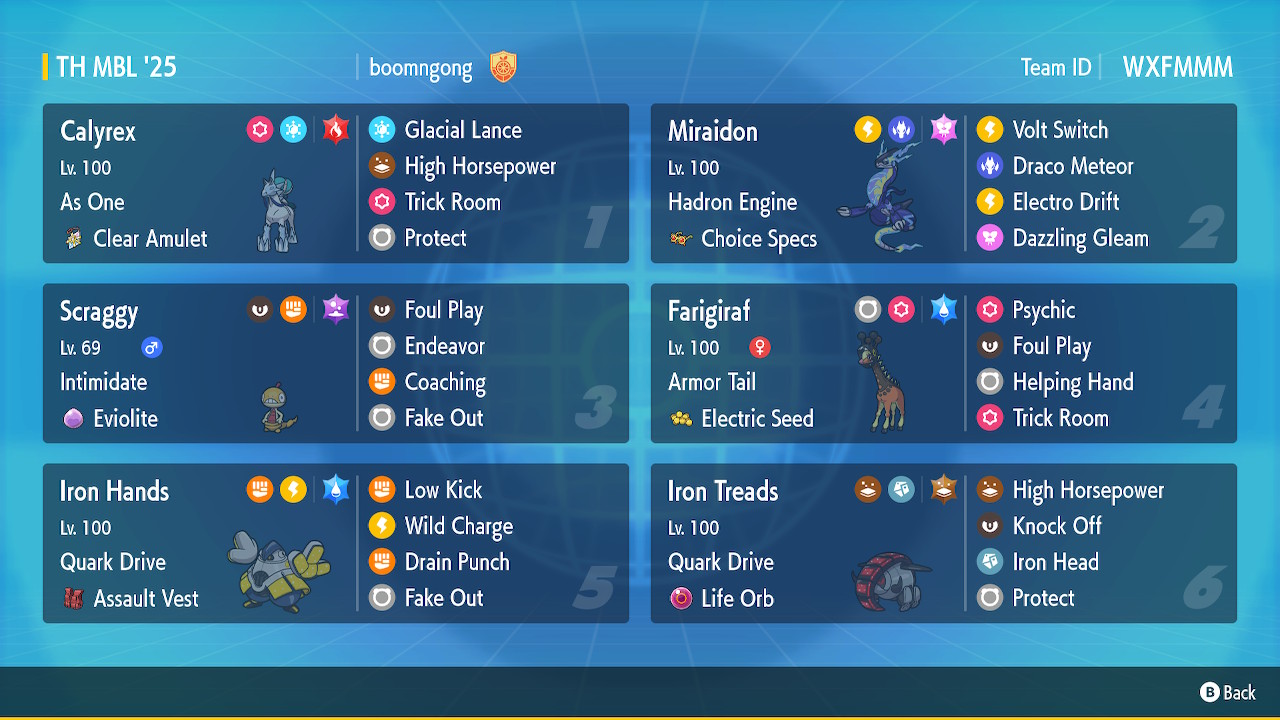Select Farigiraf's team panel
The image size is (1280, 720).
coord(943,364)
